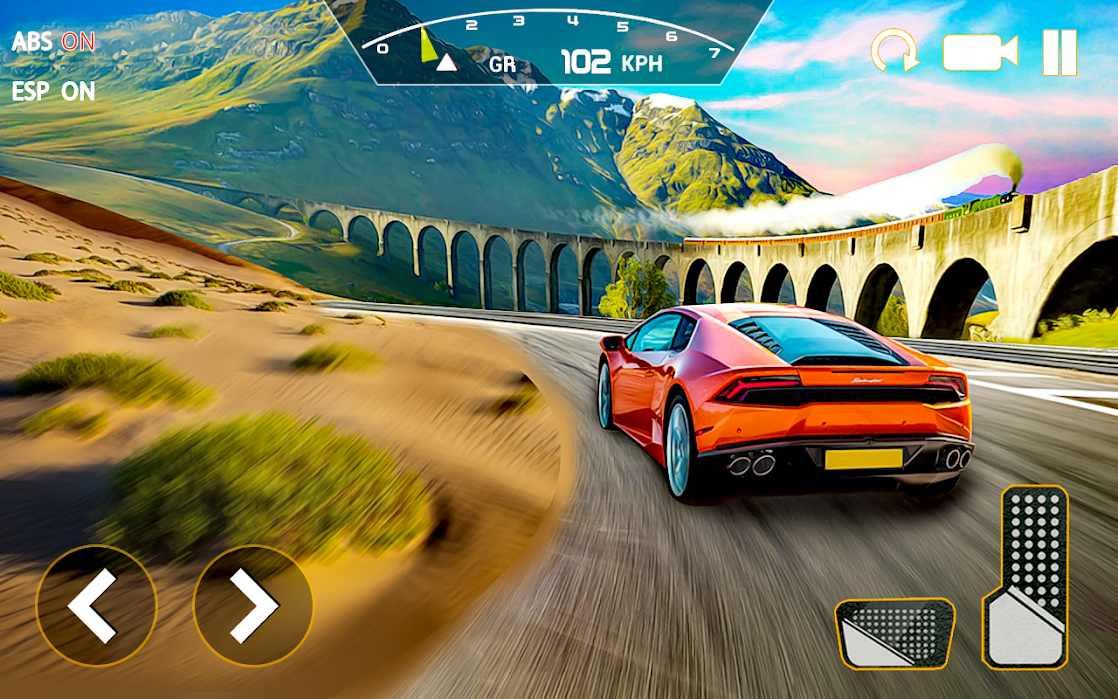The width and height of the screenshot is (1118, 699).
Task: Hit the accelerator gas pedal
Action: coord(1025,578)
